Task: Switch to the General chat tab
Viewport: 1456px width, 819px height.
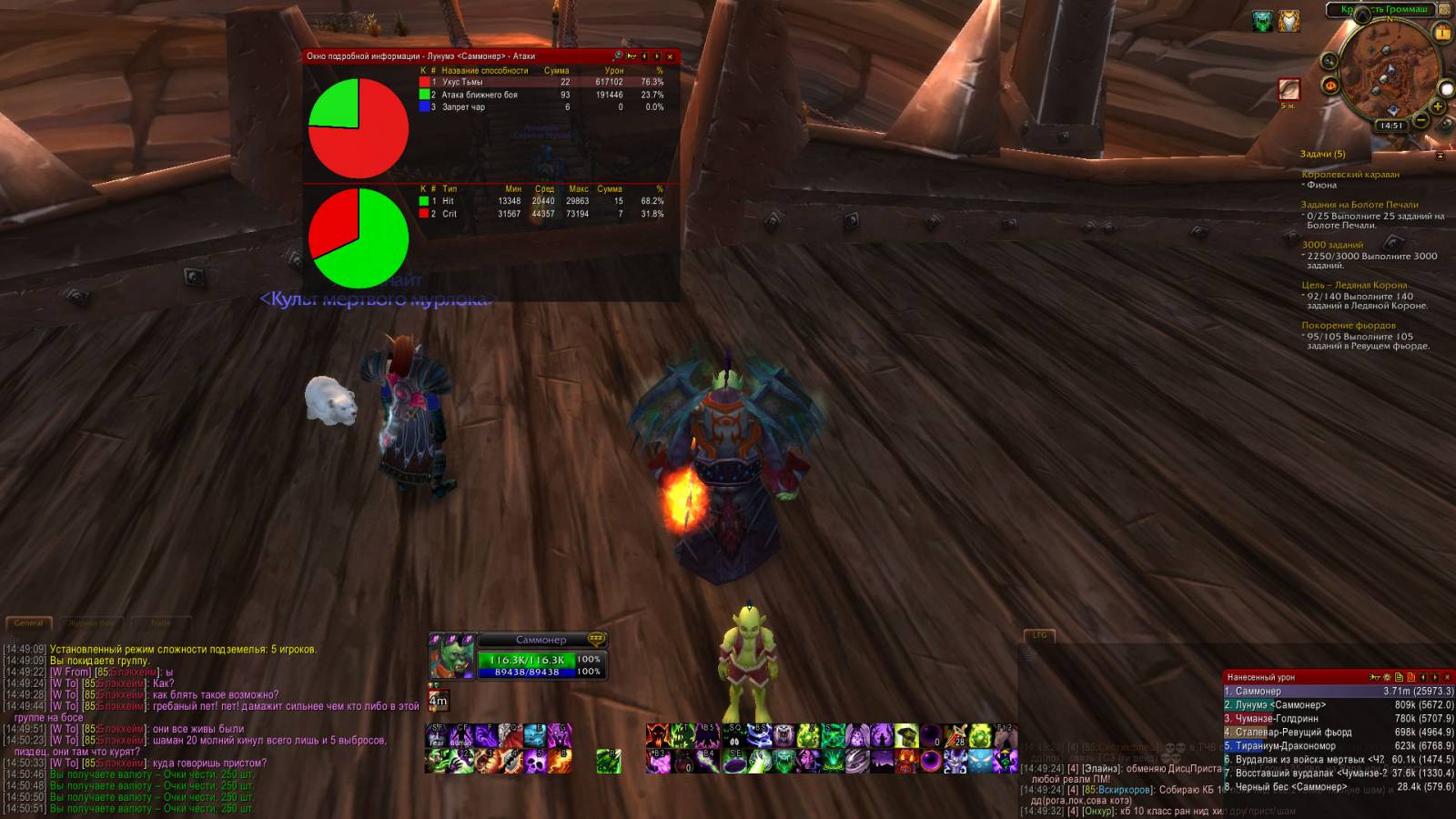Action: [28, 623]
